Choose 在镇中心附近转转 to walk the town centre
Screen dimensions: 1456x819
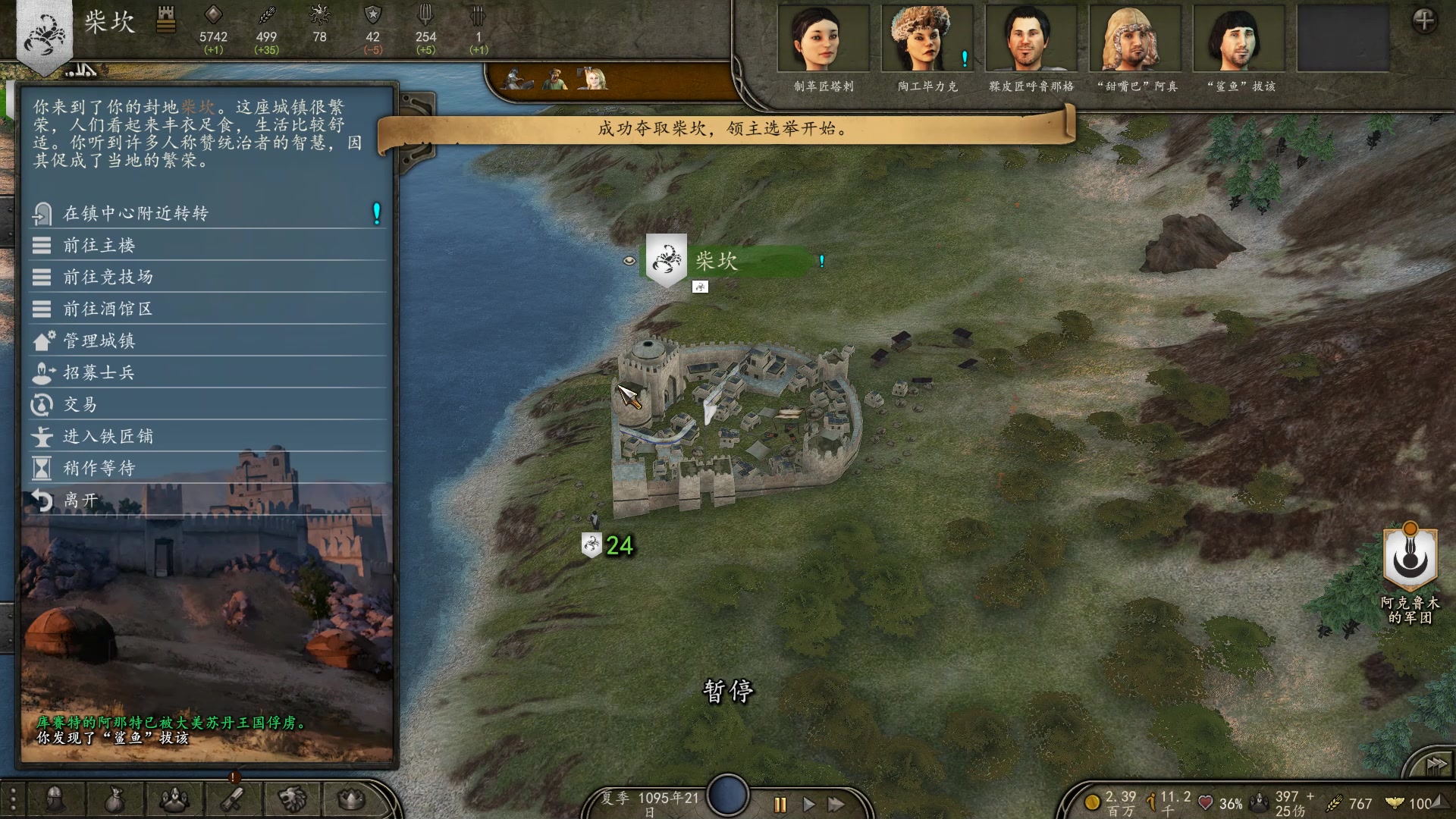[x=136, y=214]
